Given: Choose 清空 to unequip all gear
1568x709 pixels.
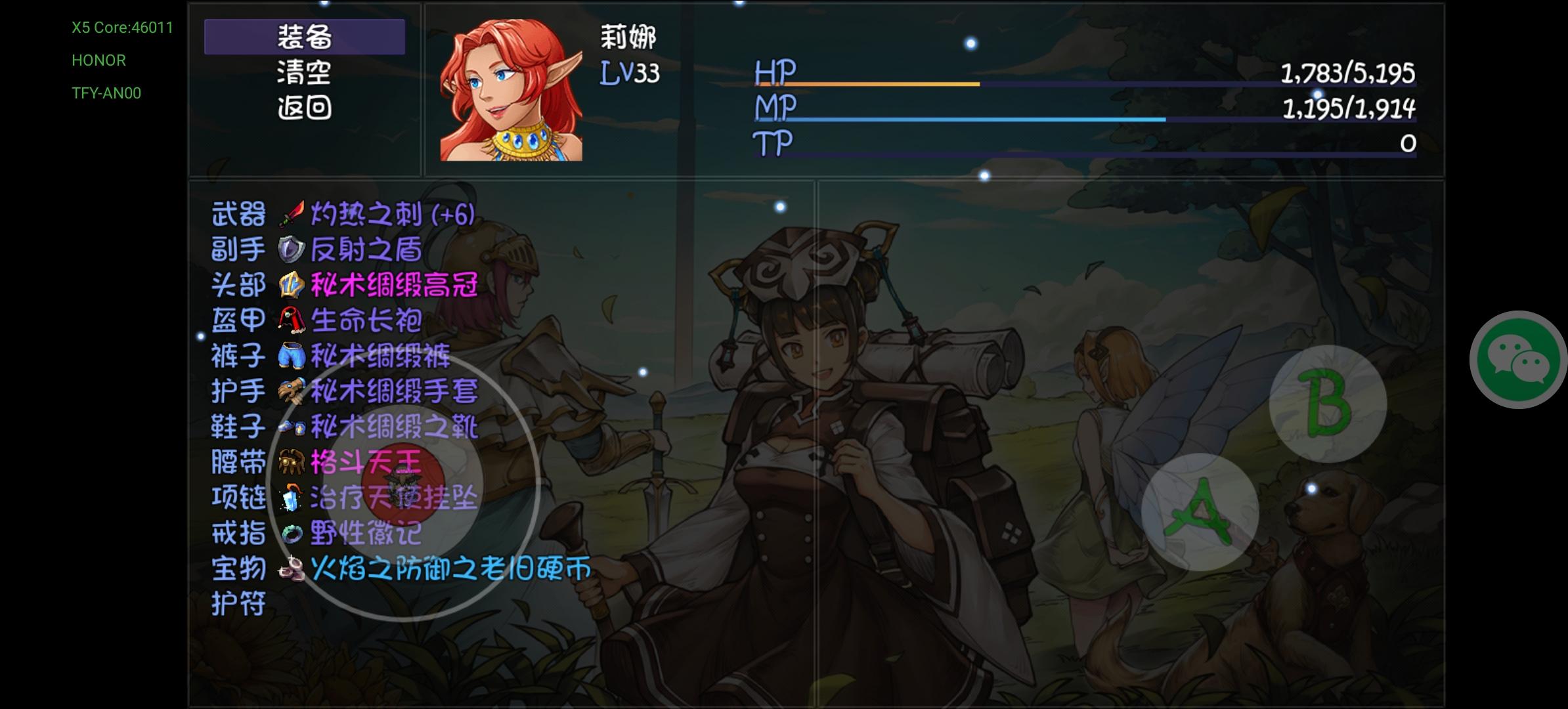Looking at the screenshot, I should coord(303,74).
